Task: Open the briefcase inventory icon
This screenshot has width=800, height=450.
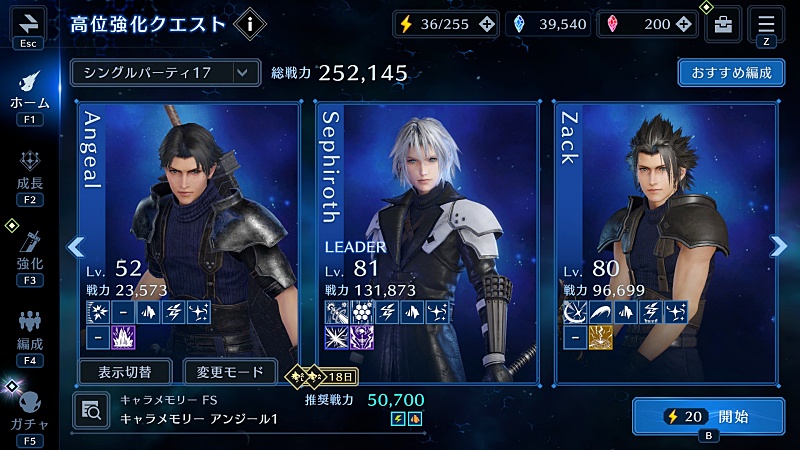Action: [723, 25]
